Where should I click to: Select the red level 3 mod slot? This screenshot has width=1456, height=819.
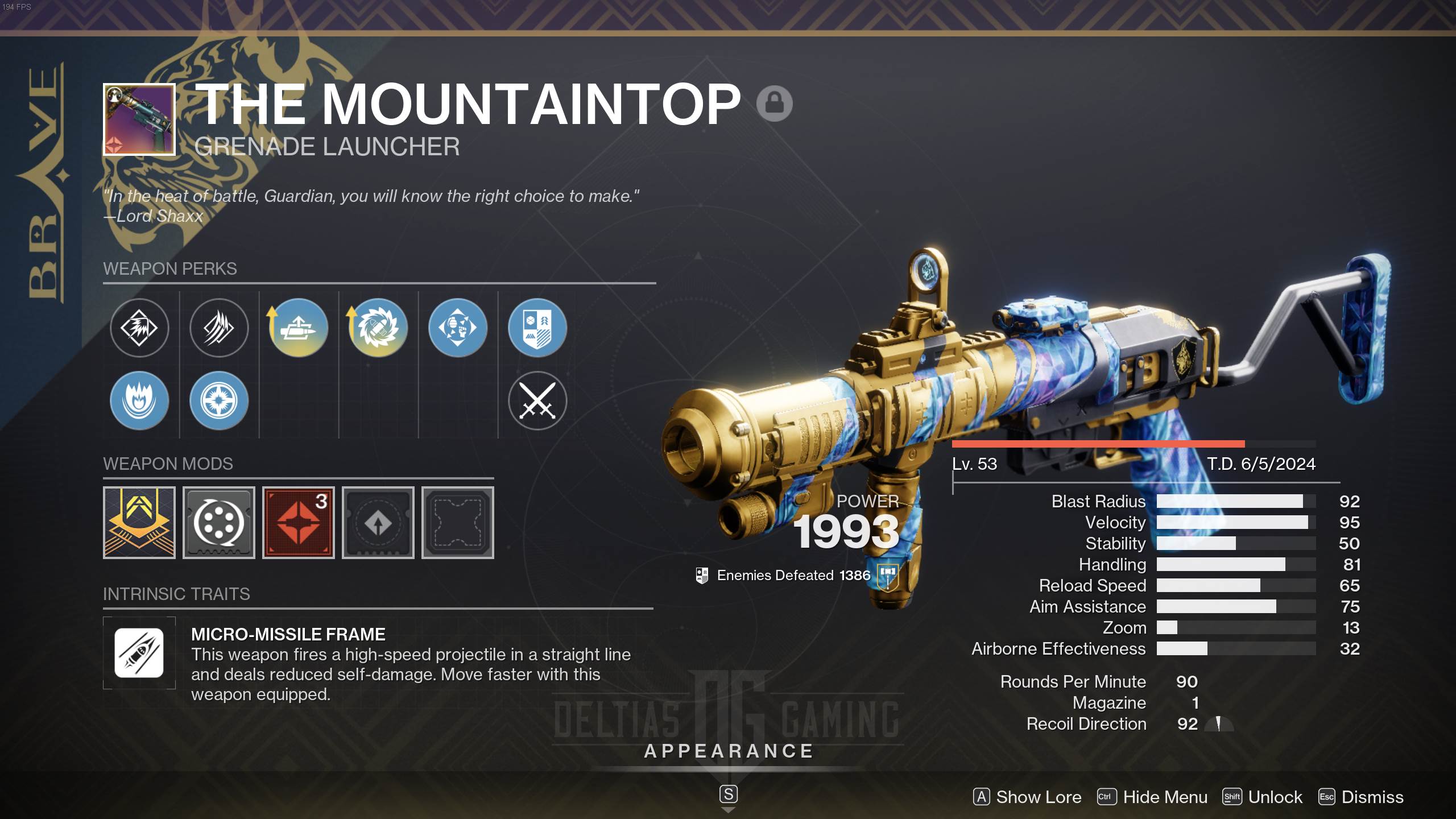tap(299, 523)
